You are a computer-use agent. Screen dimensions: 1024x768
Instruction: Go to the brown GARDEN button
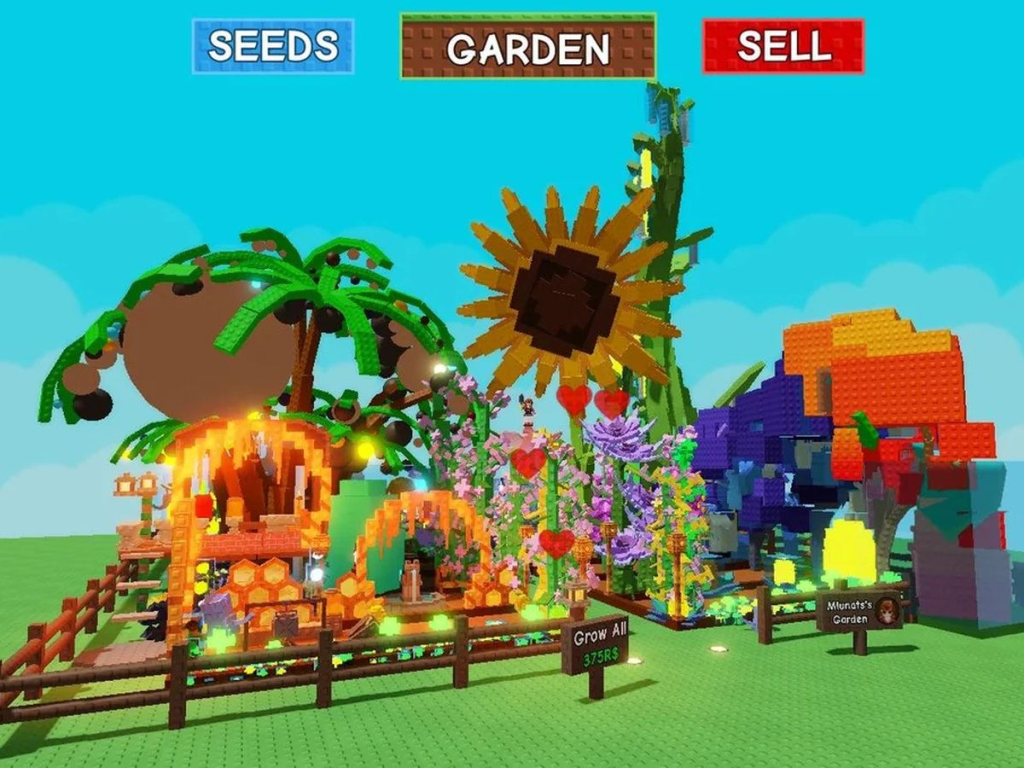[x=528, y=47]
